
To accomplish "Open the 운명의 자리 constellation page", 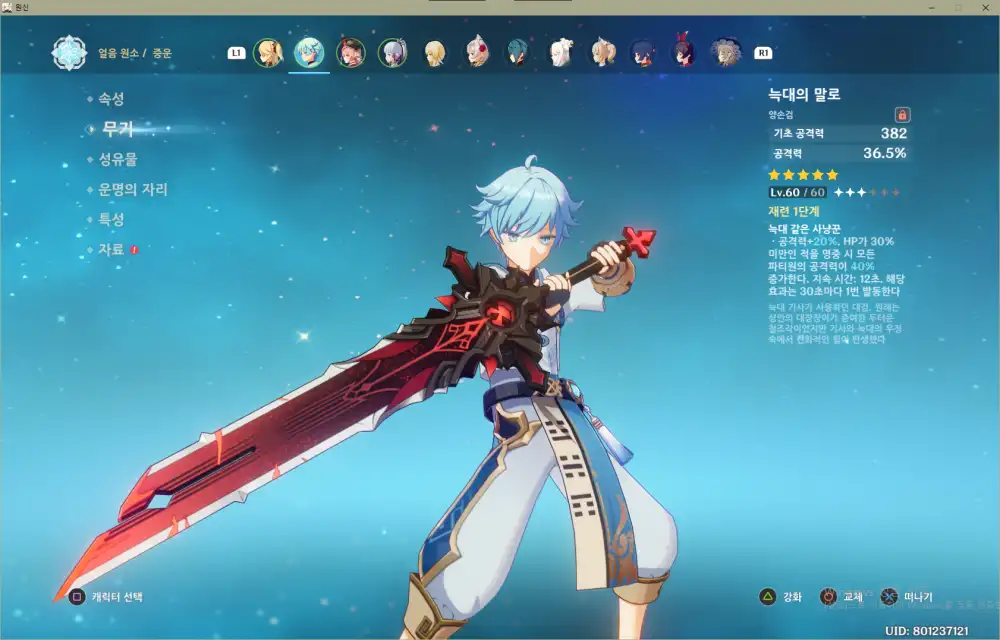I will click(132, 189).
